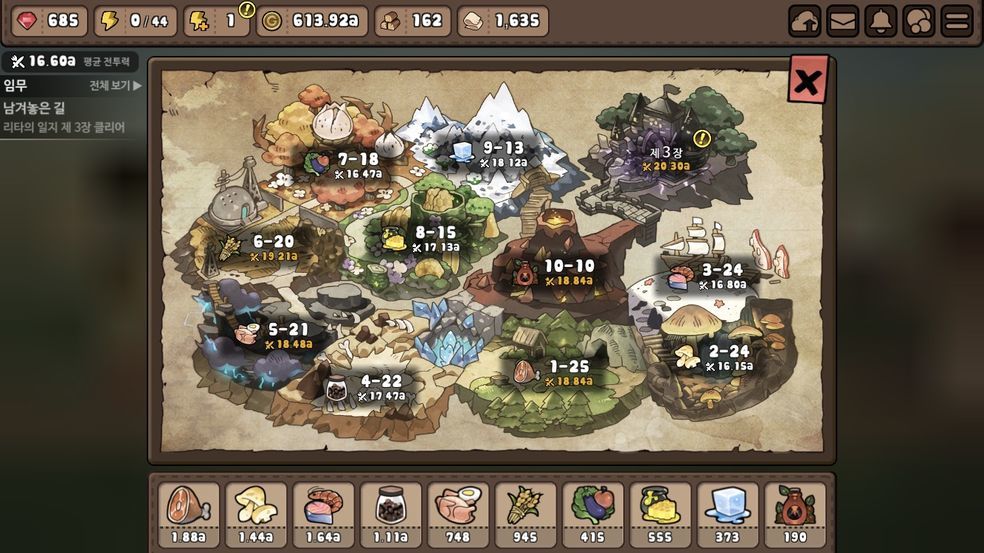Expand the mission list with 전체 보기
This screenshot has width=984, height=553.
pyautogui.click(x=115, y=86)
